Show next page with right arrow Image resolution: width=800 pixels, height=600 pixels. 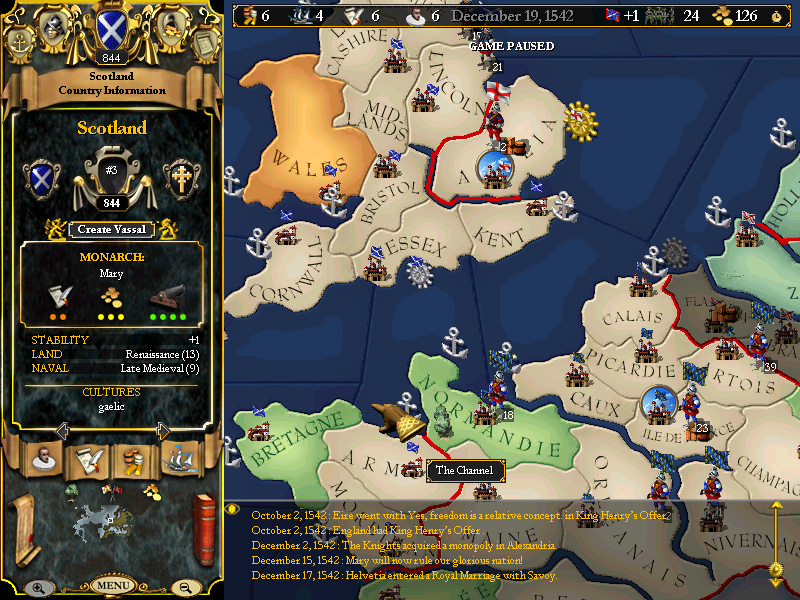pos(163,431)
